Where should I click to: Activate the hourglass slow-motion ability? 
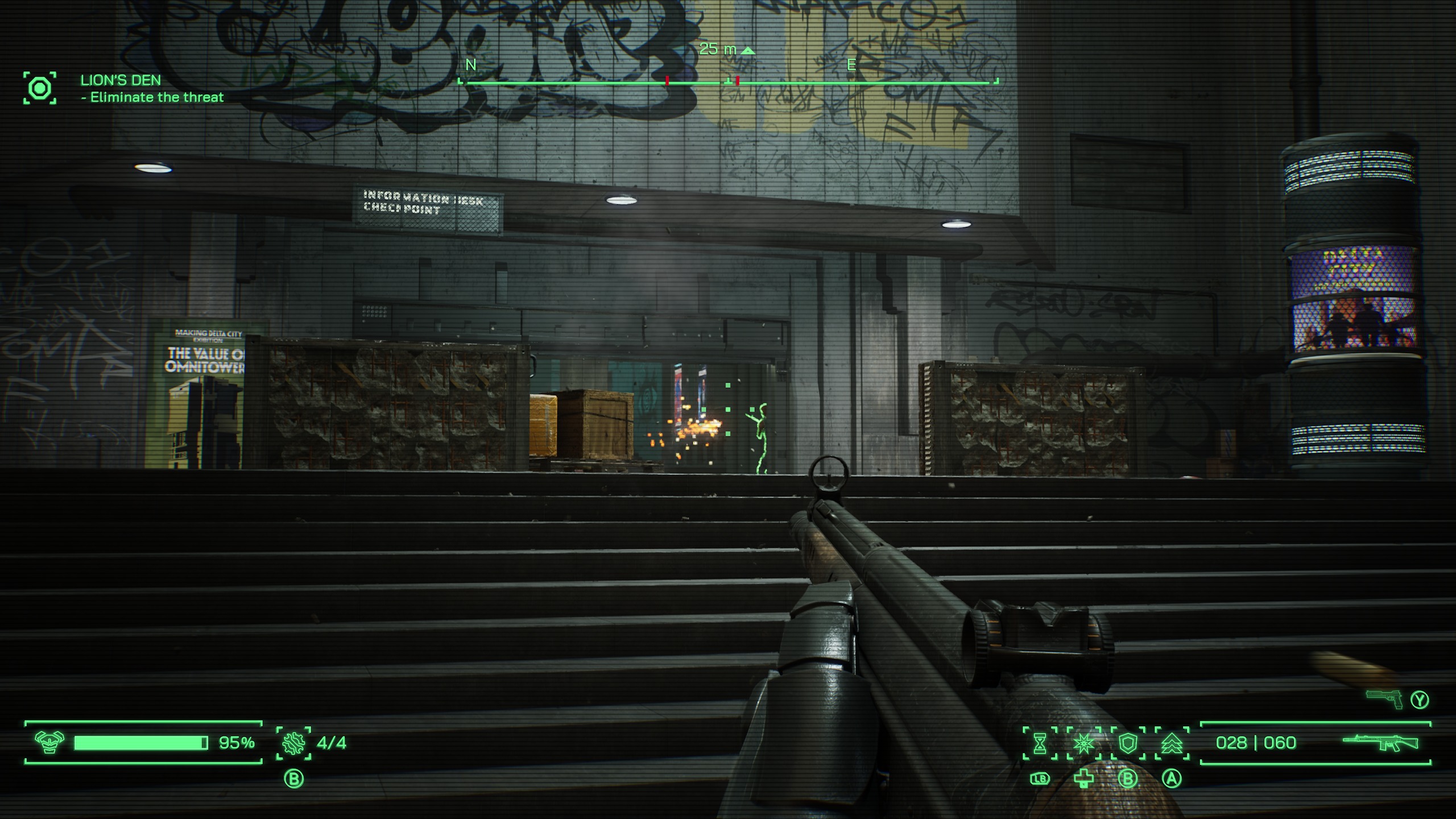pos(1040,743)
